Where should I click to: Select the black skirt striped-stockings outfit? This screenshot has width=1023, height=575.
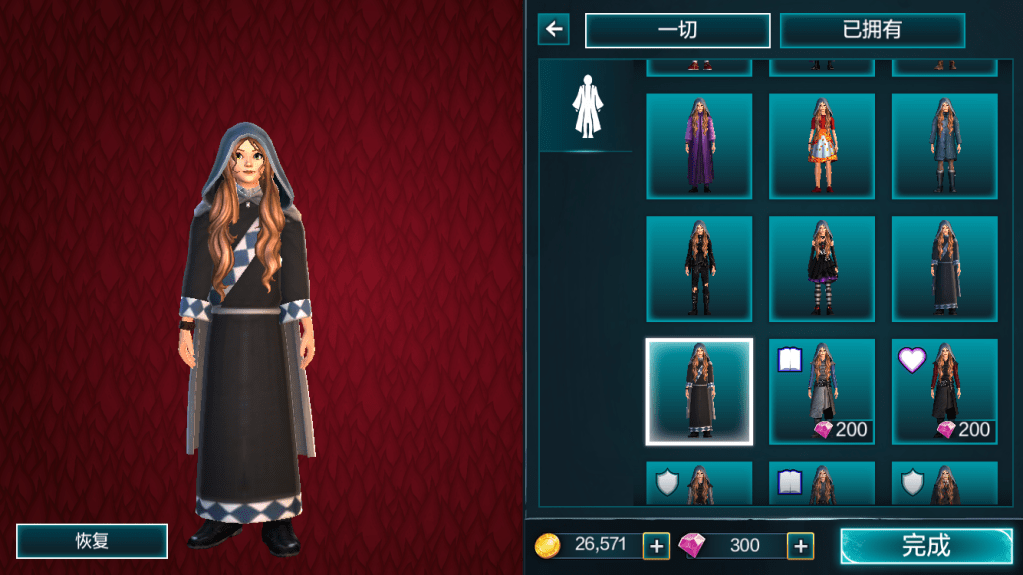822,268
